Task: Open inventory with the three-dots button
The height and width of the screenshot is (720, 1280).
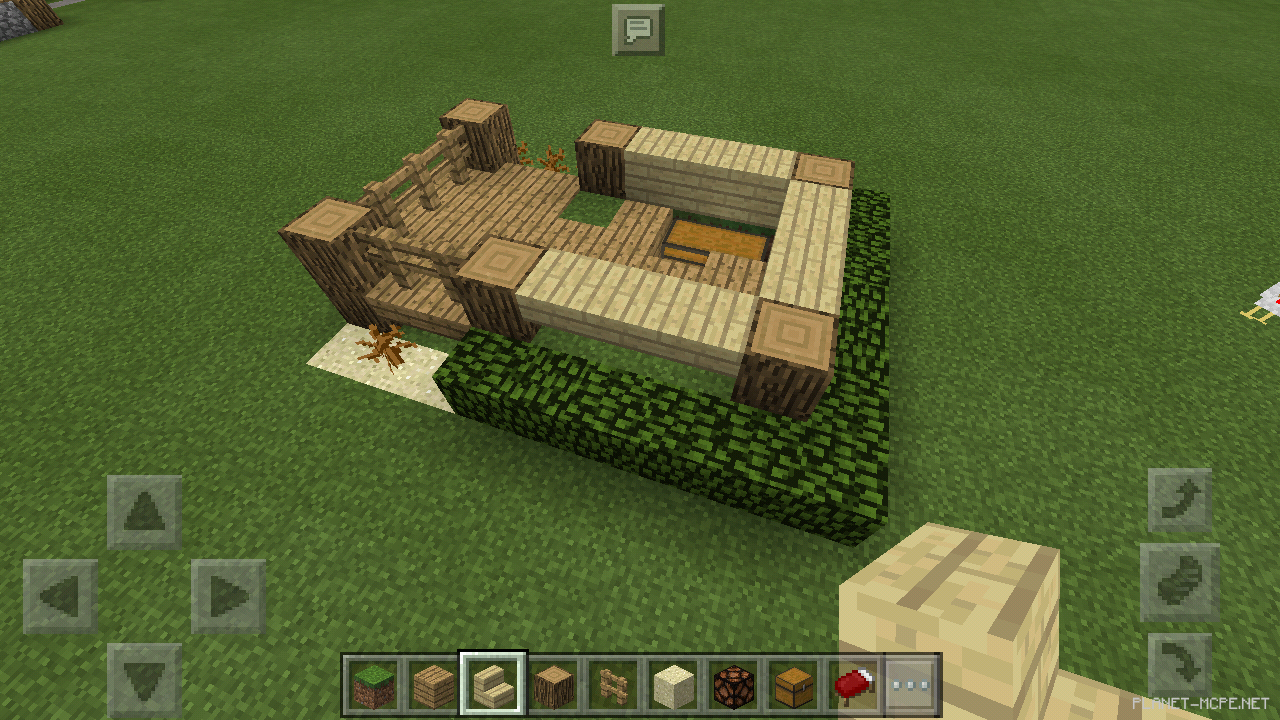Action: tap(911, 686)
